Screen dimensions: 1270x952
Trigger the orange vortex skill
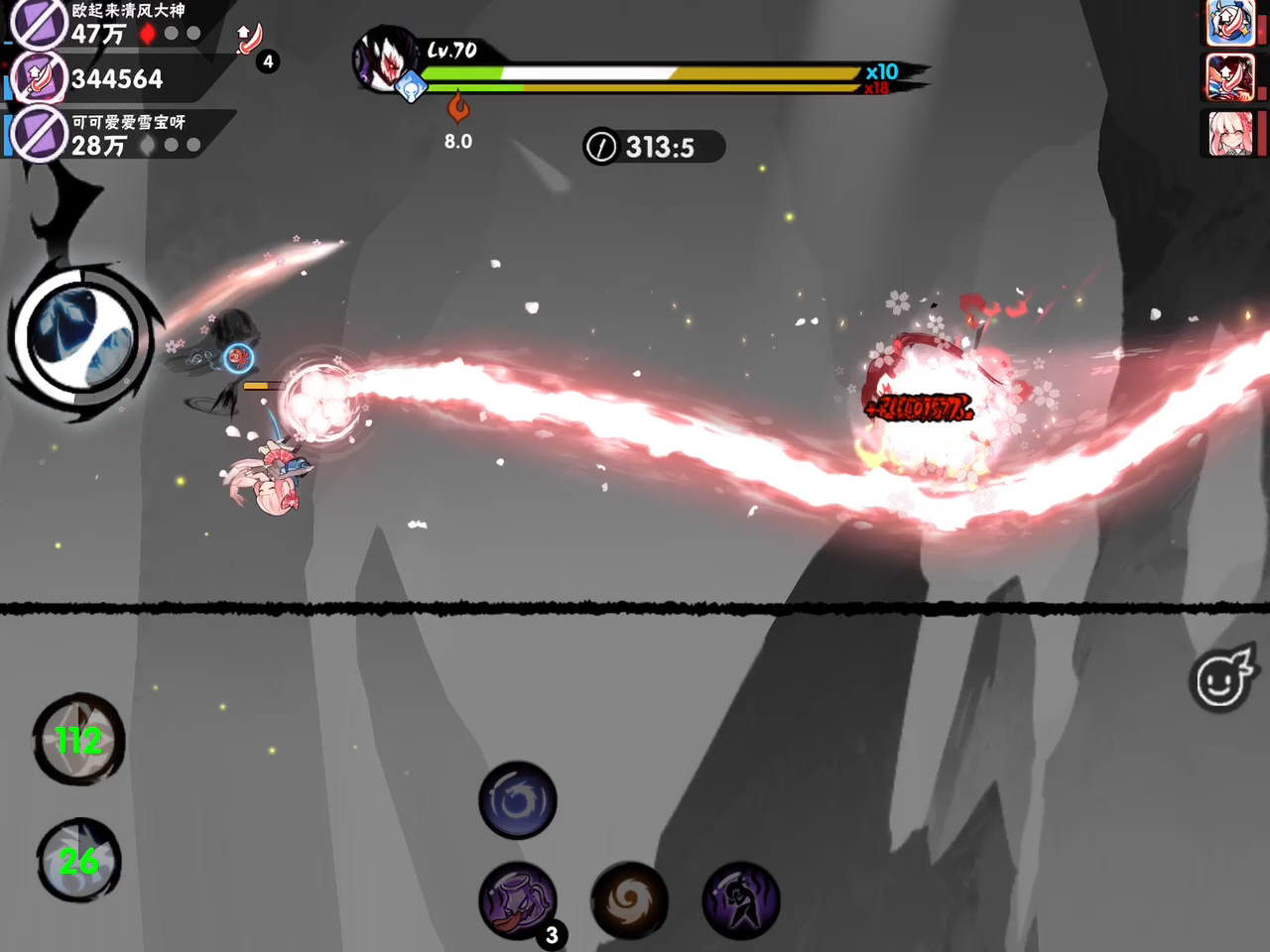(x=629, y=900)
